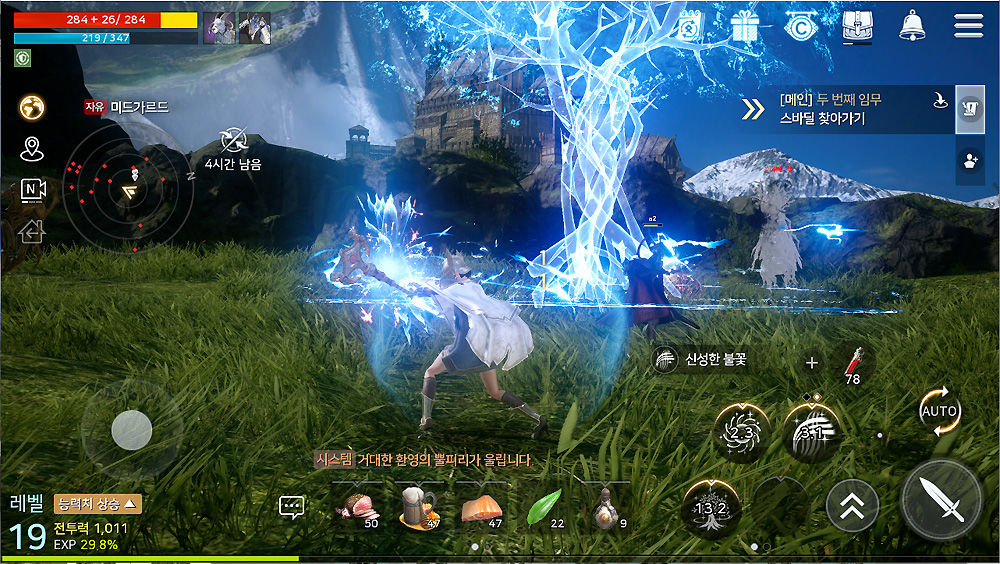The width and height of the screenshot is (1000, 564).
Task: Use the flask bottle item slot
Action: click(605, 507)
